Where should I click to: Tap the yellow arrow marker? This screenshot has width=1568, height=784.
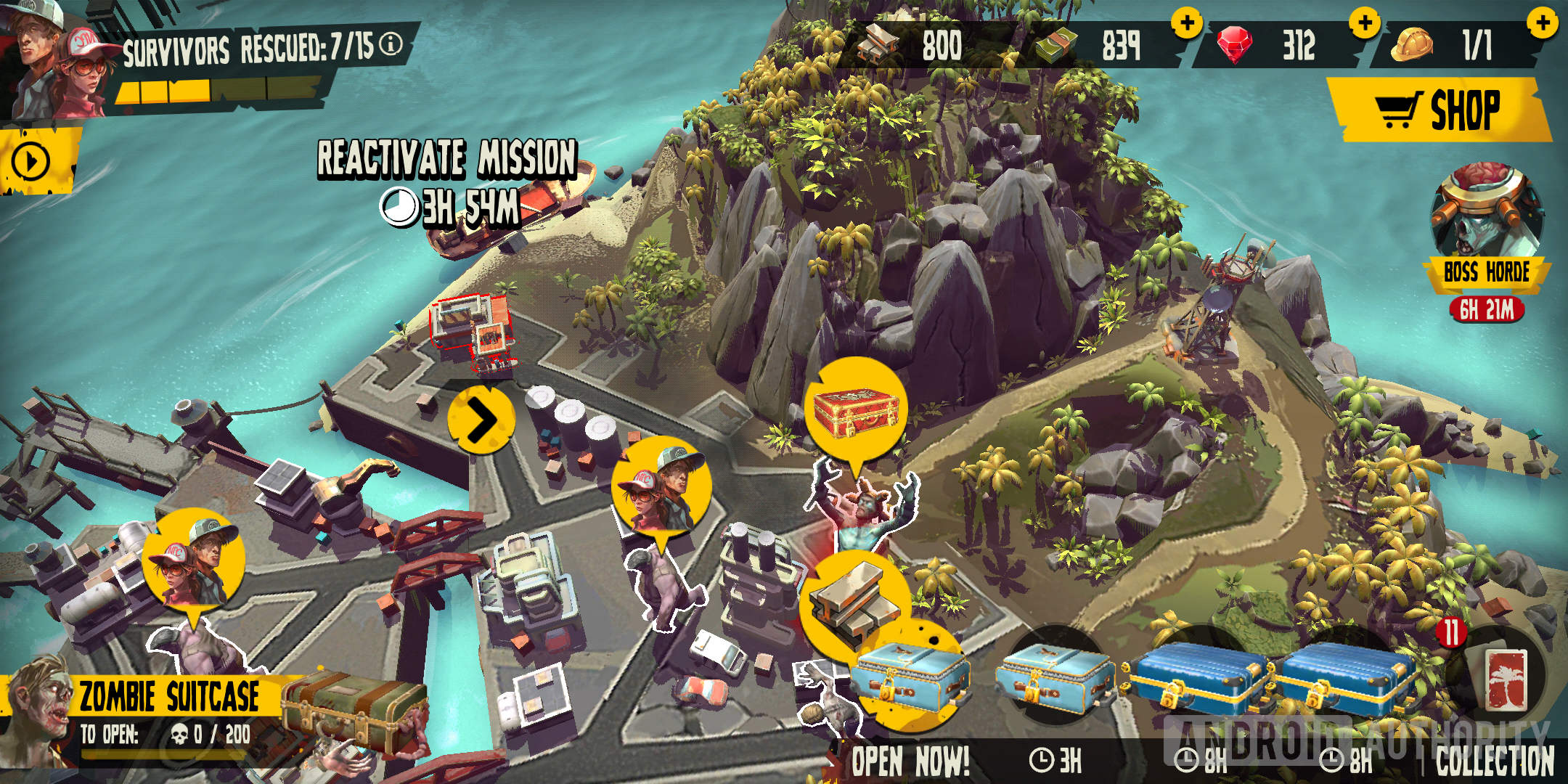pos(481,420)
